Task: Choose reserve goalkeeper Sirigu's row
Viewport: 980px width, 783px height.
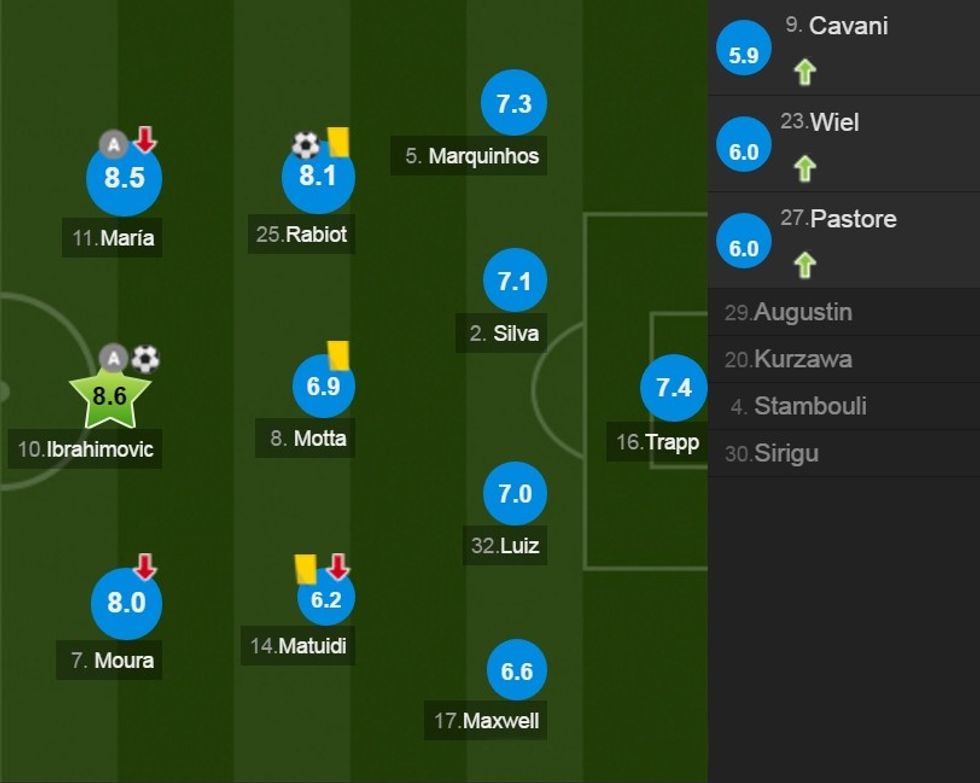Action: (x=844, y=453)
